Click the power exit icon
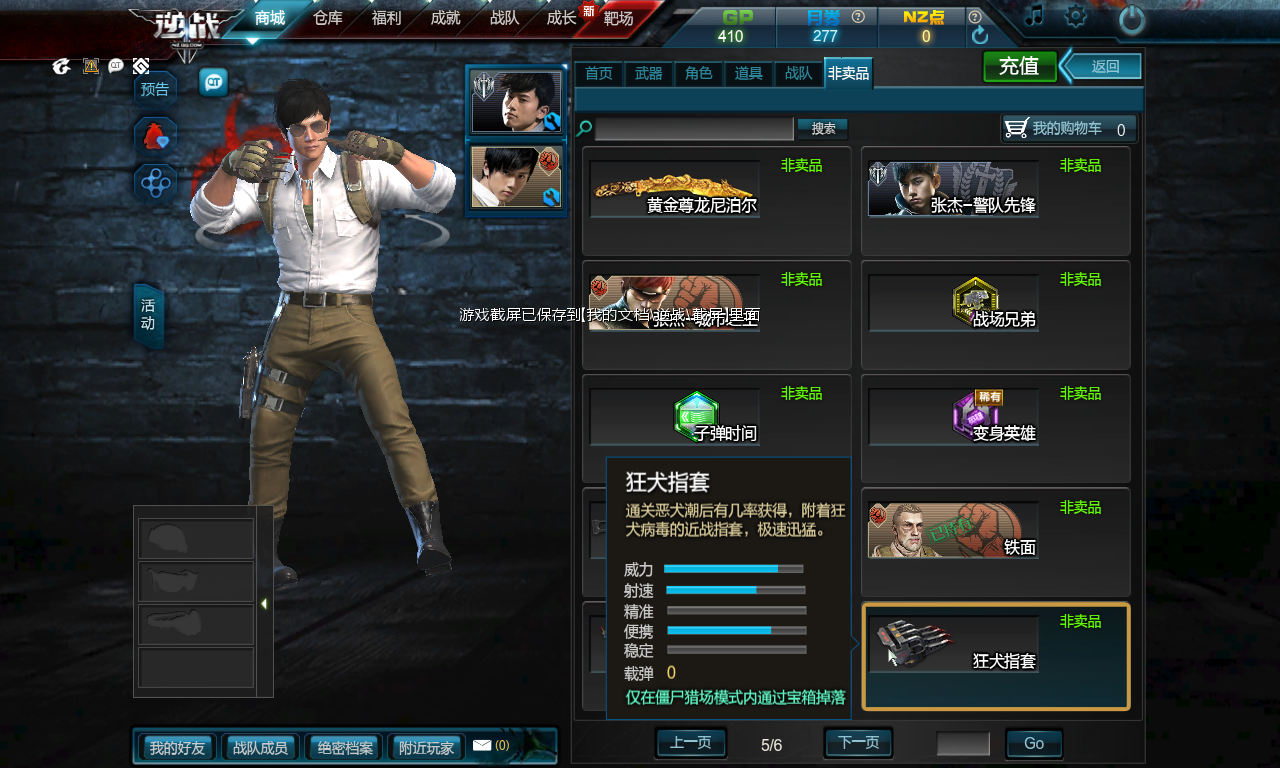 point(1131,19)
